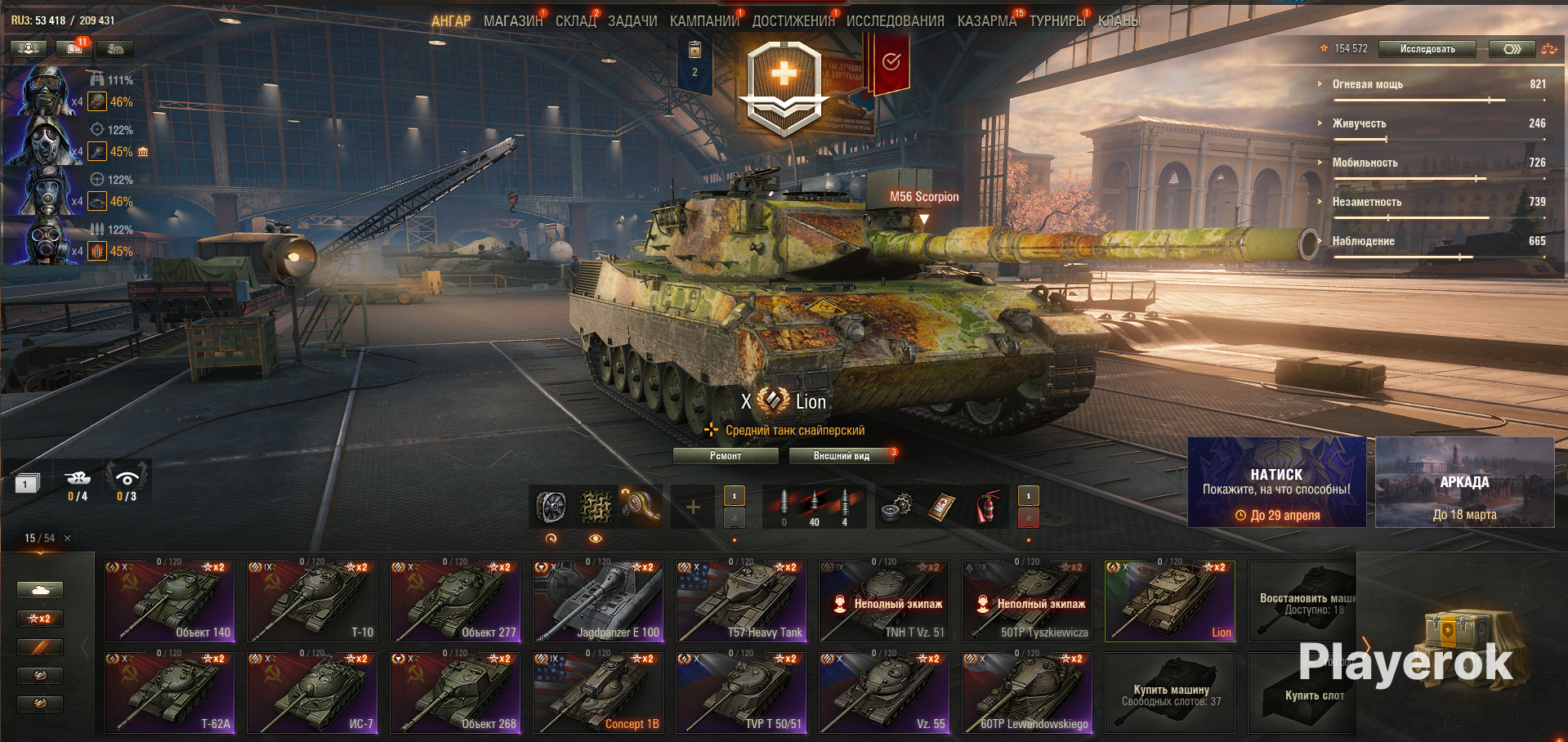Screen dimensions: 1568x742
Task: Open the Внешний вид customization
Action: pyautogui.click(x=841, y=456)
